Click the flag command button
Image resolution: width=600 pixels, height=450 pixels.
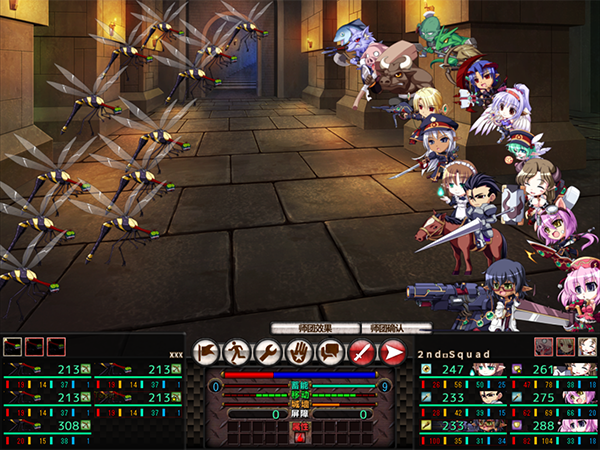[x=206, y=351]
